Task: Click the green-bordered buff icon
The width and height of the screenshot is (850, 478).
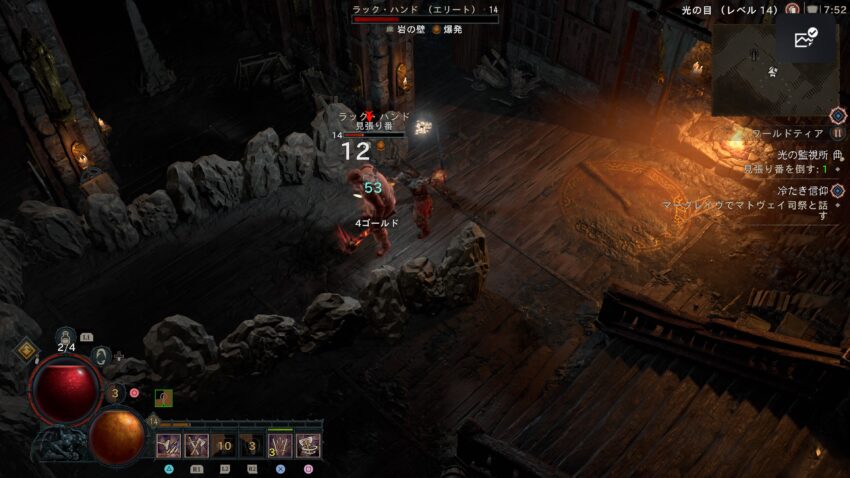Action: point(164,398)
